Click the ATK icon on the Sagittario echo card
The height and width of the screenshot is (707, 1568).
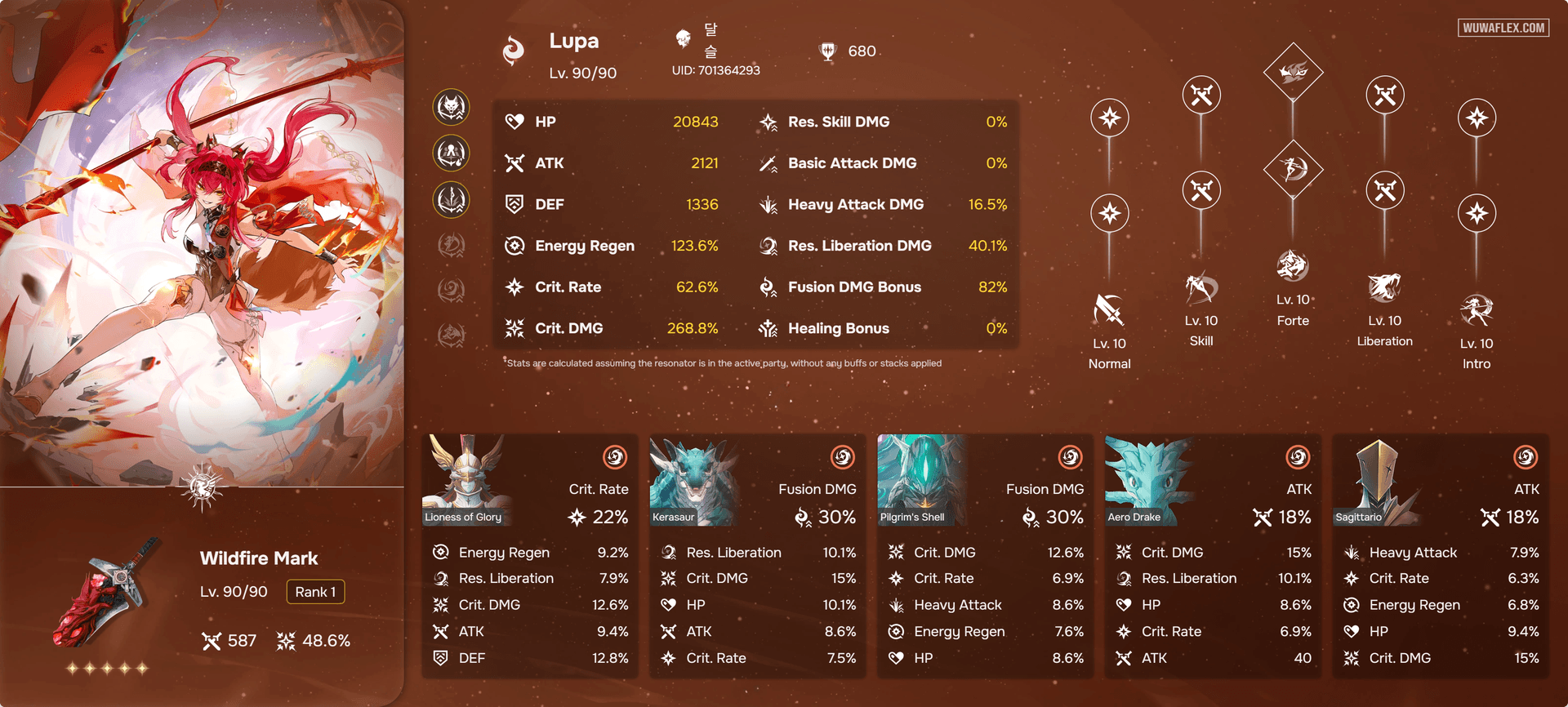pos(1490,518)
